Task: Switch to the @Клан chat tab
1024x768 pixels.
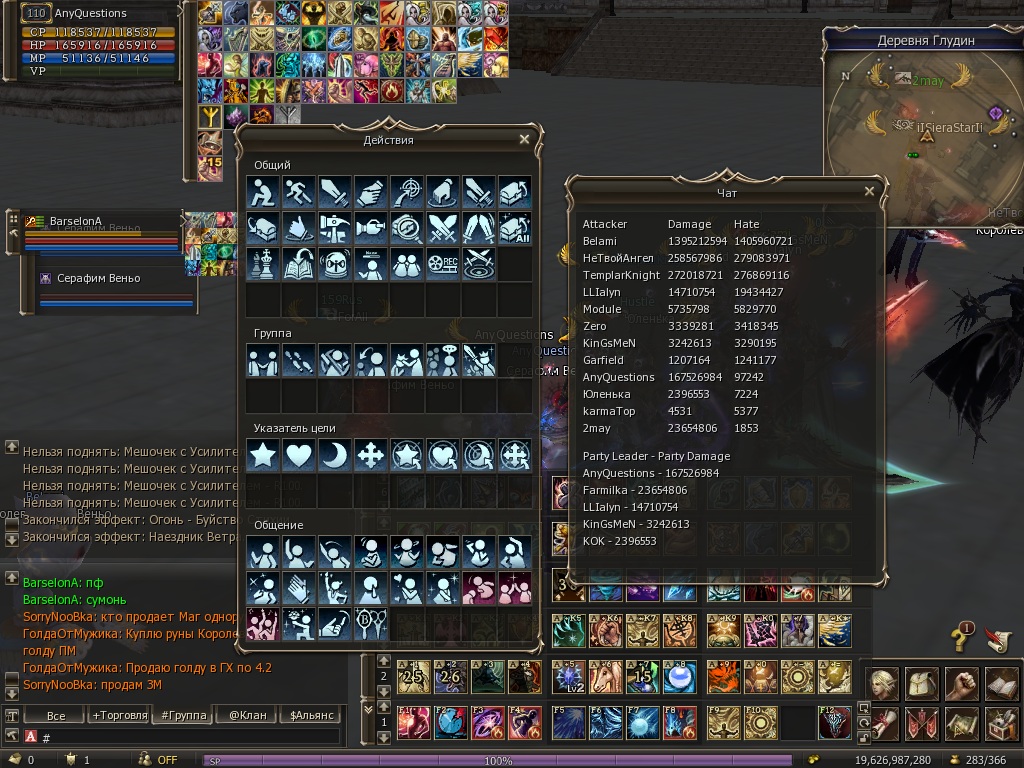Action: [246, 715]
